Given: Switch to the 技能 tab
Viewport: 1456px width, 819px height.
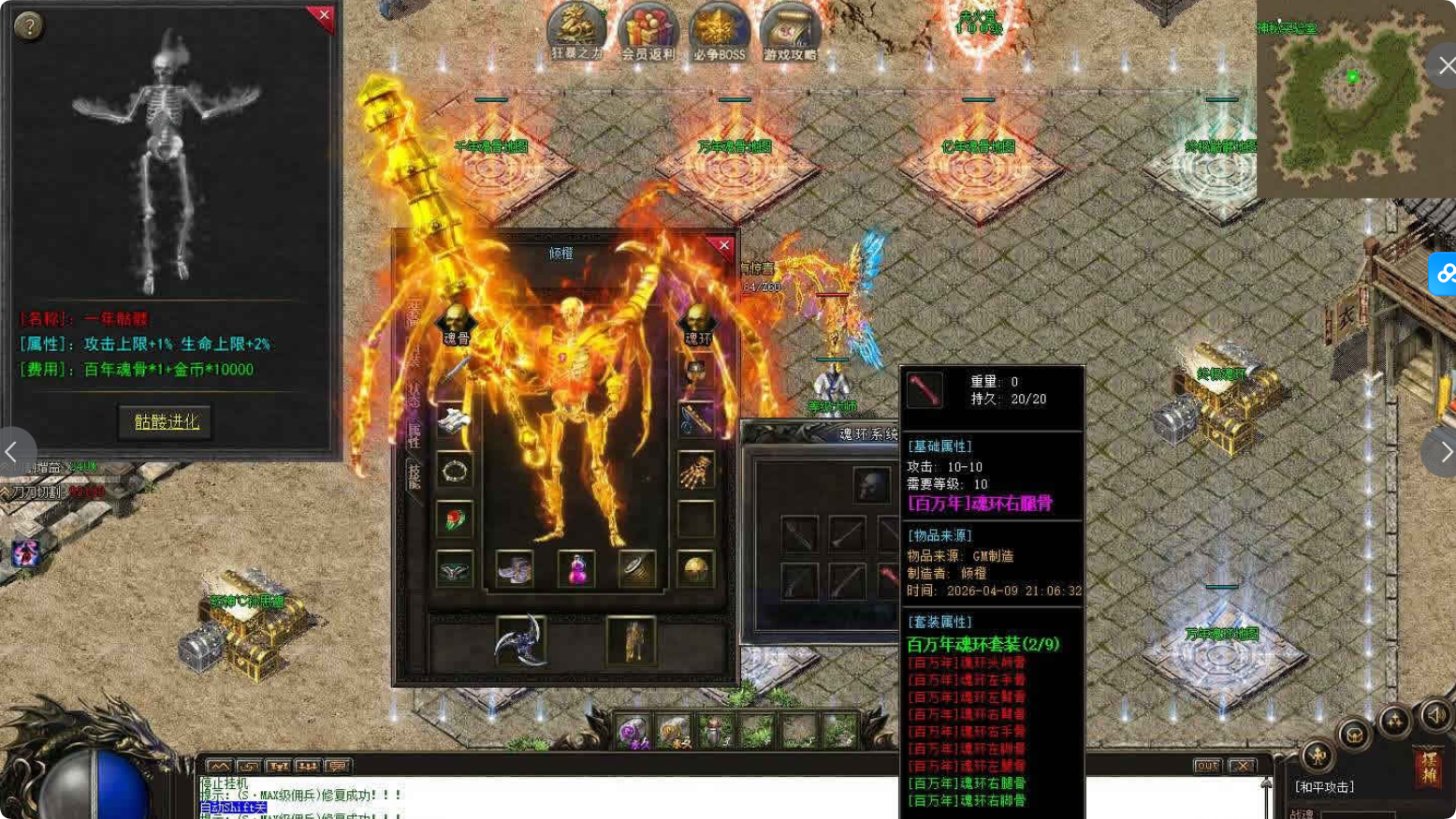Looking at the screenshot, I should pyautogui.click(x=415, y=475).
